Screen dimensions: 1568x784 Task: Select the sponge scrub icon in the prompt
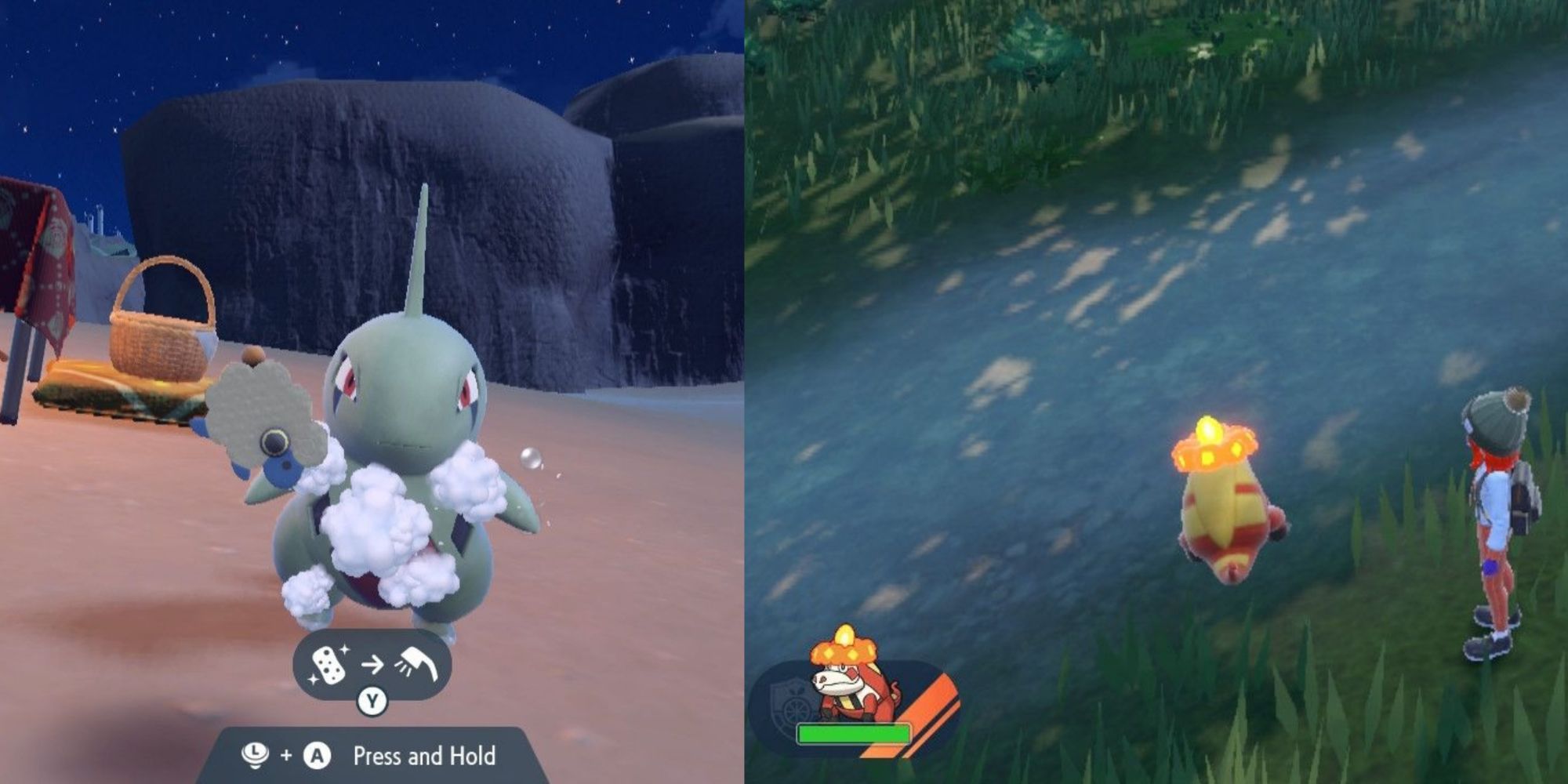coord(329,664)
